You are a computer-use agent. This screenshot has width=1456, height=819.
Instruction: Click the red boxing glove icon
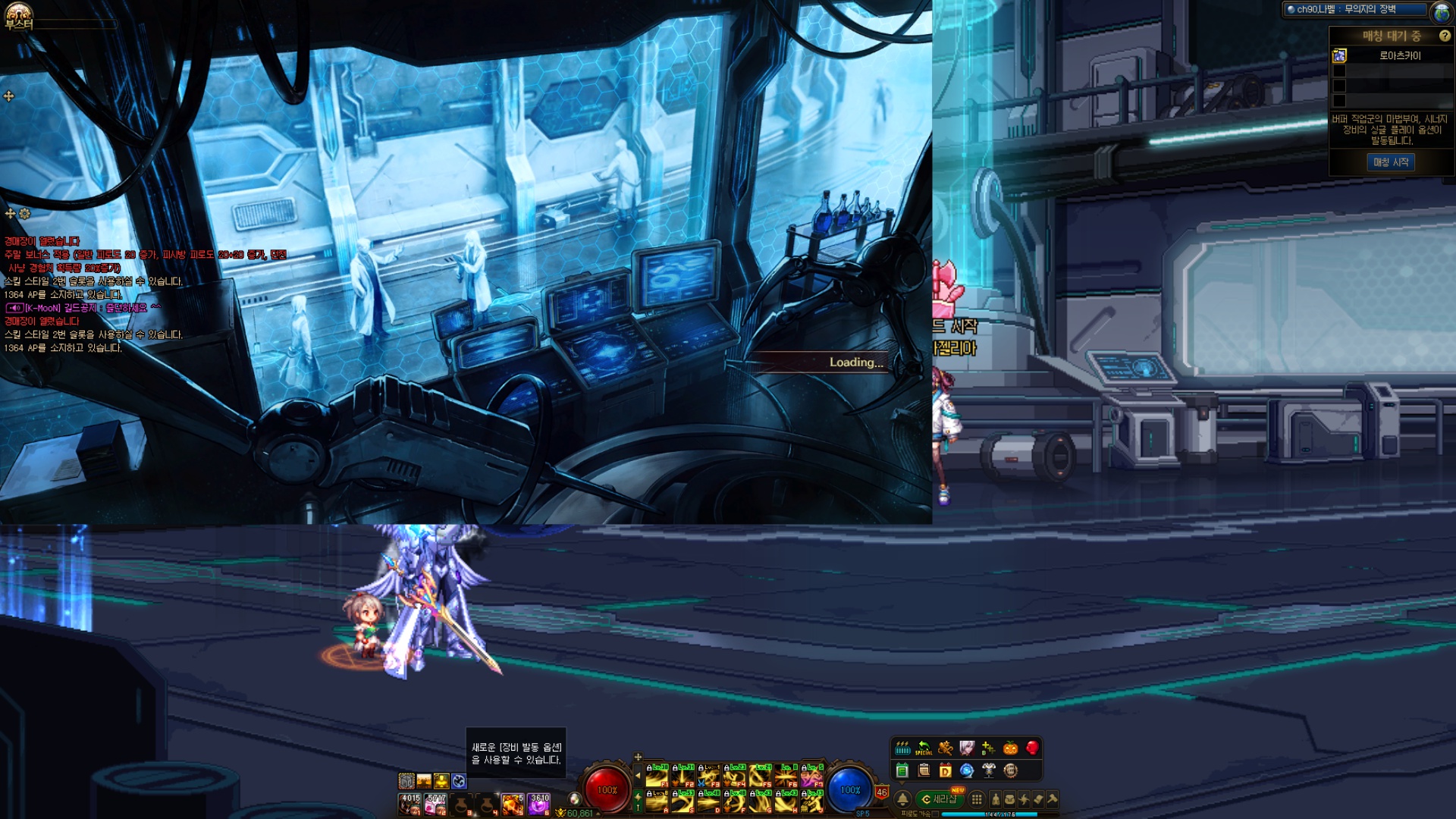pos(1032,748)
